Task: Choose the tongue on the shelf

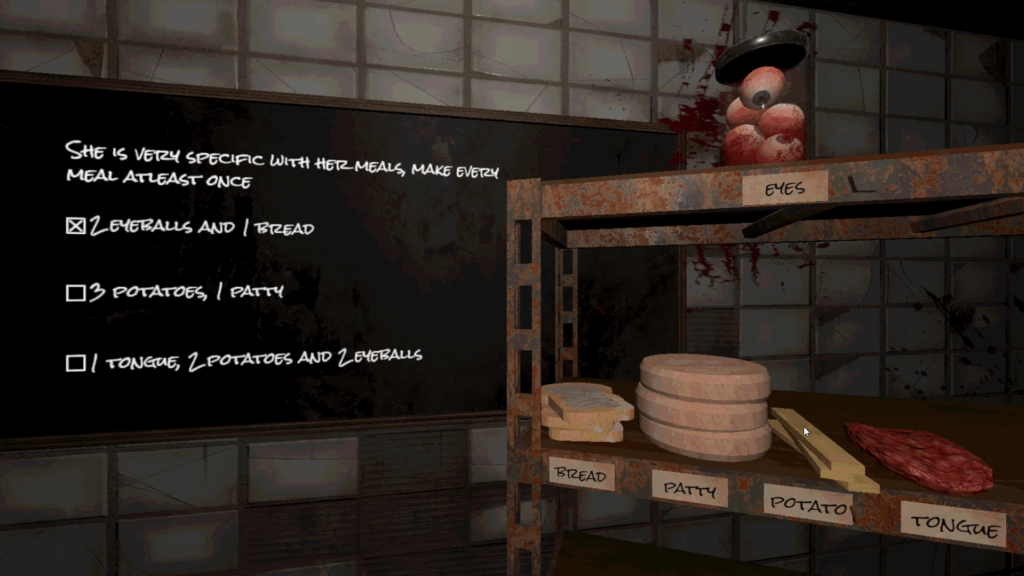Action: pyautogui.click(x=920, y=458)
